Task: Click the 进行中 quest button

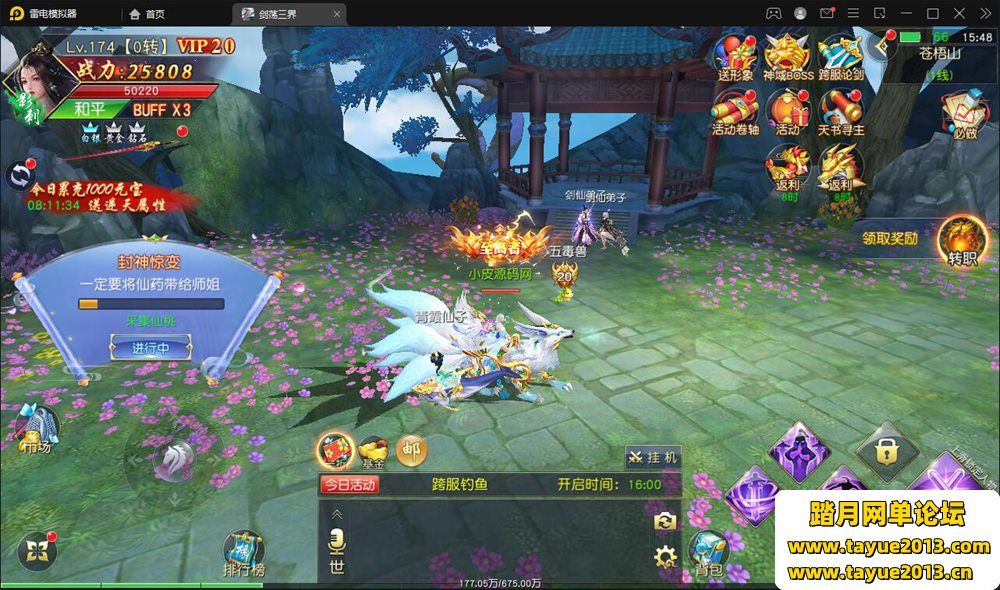Action: click(149, 349)
